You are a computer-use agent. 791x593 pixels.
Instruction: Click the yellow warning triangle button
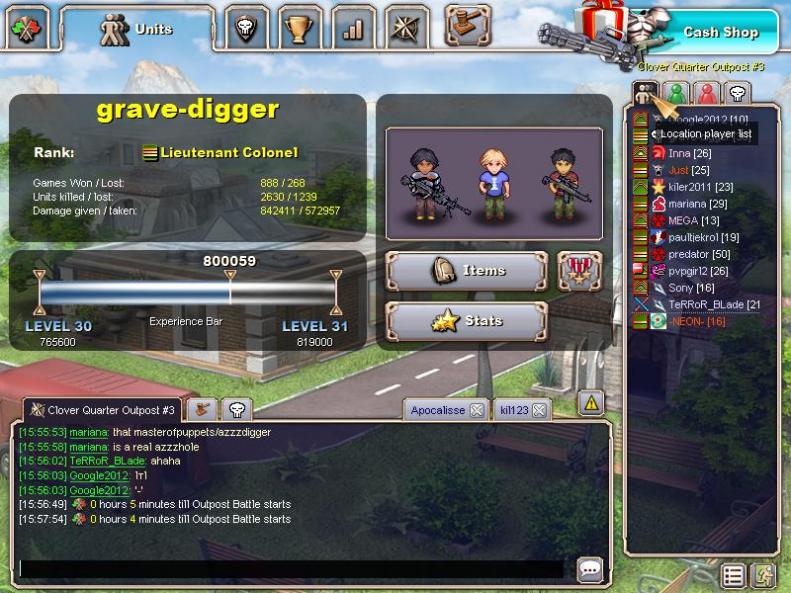591,403
